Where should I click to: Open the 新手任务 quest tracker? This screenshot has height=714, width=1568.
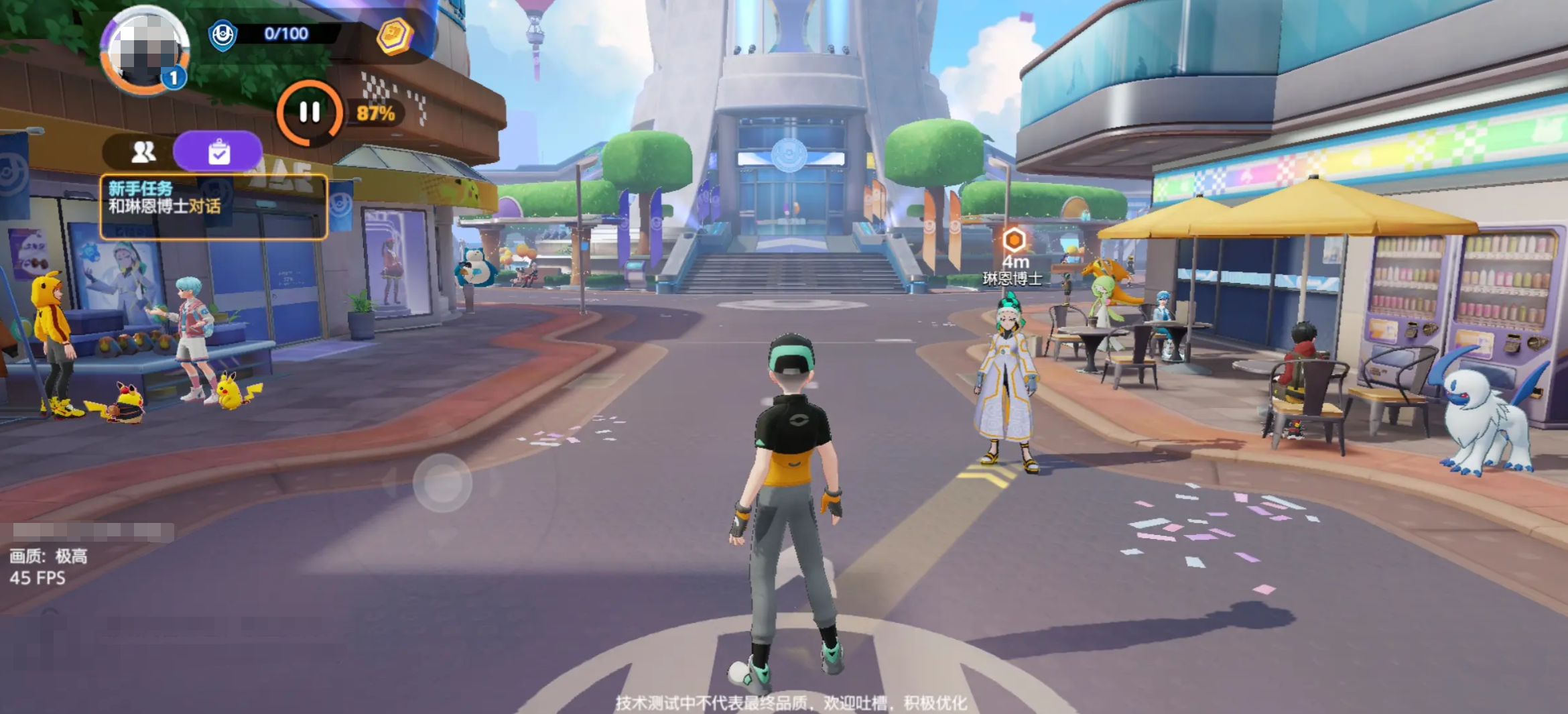coord(213,206)
